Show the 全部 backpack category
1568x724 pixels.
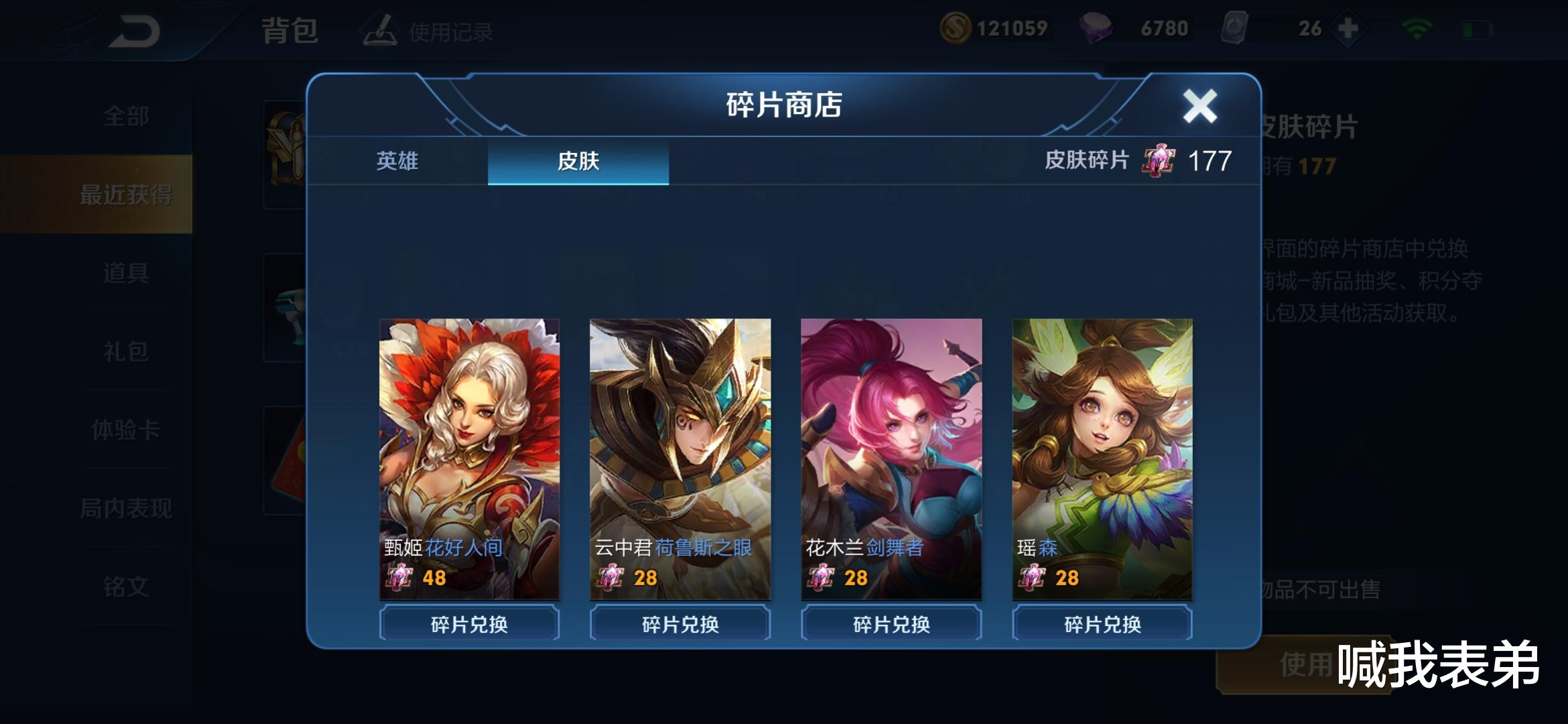126,117
